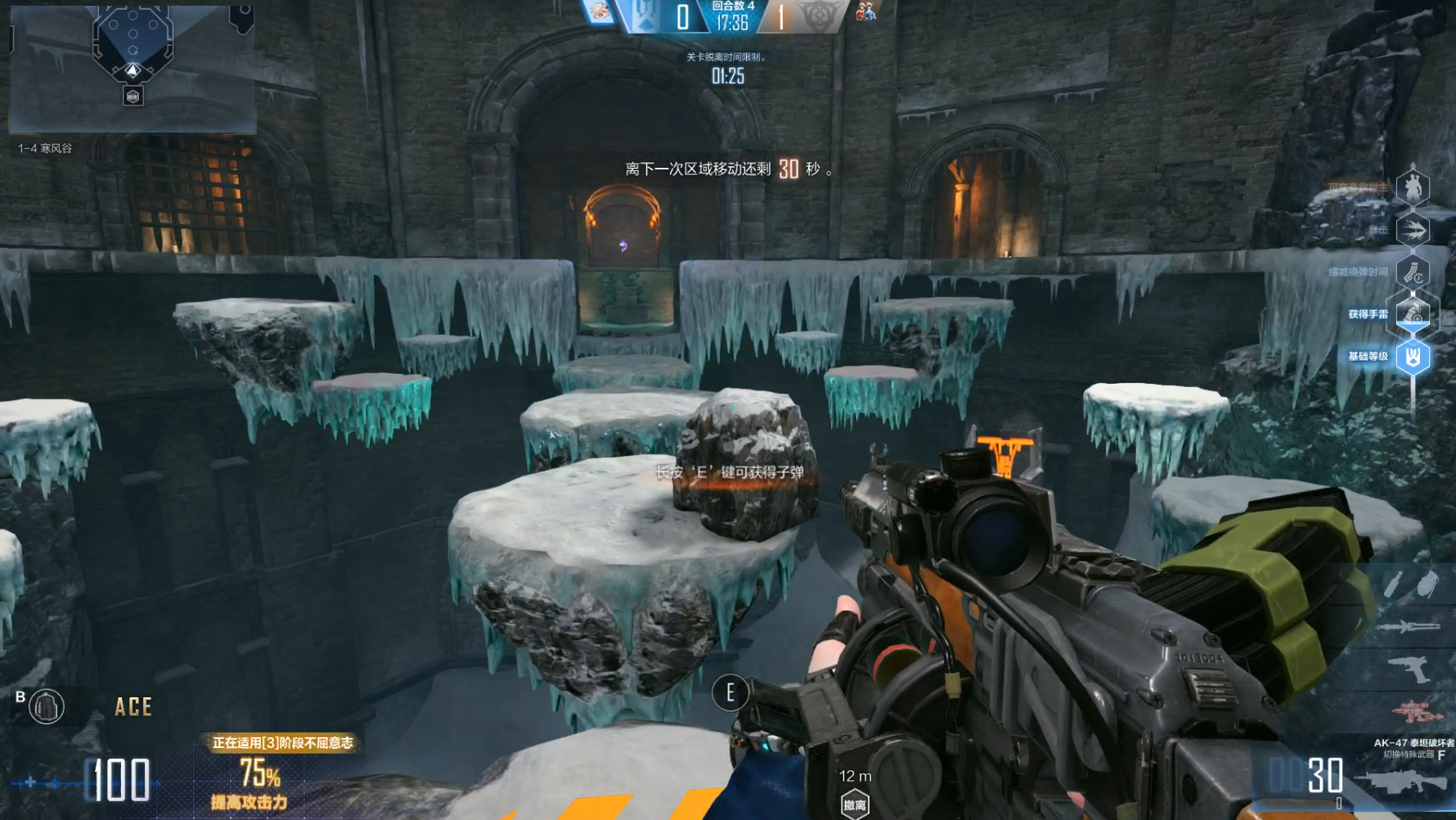Viewport: 1456px width, 820px height.
Task: Select the grenade gain skill node
Action: [x=1413, y=314]
